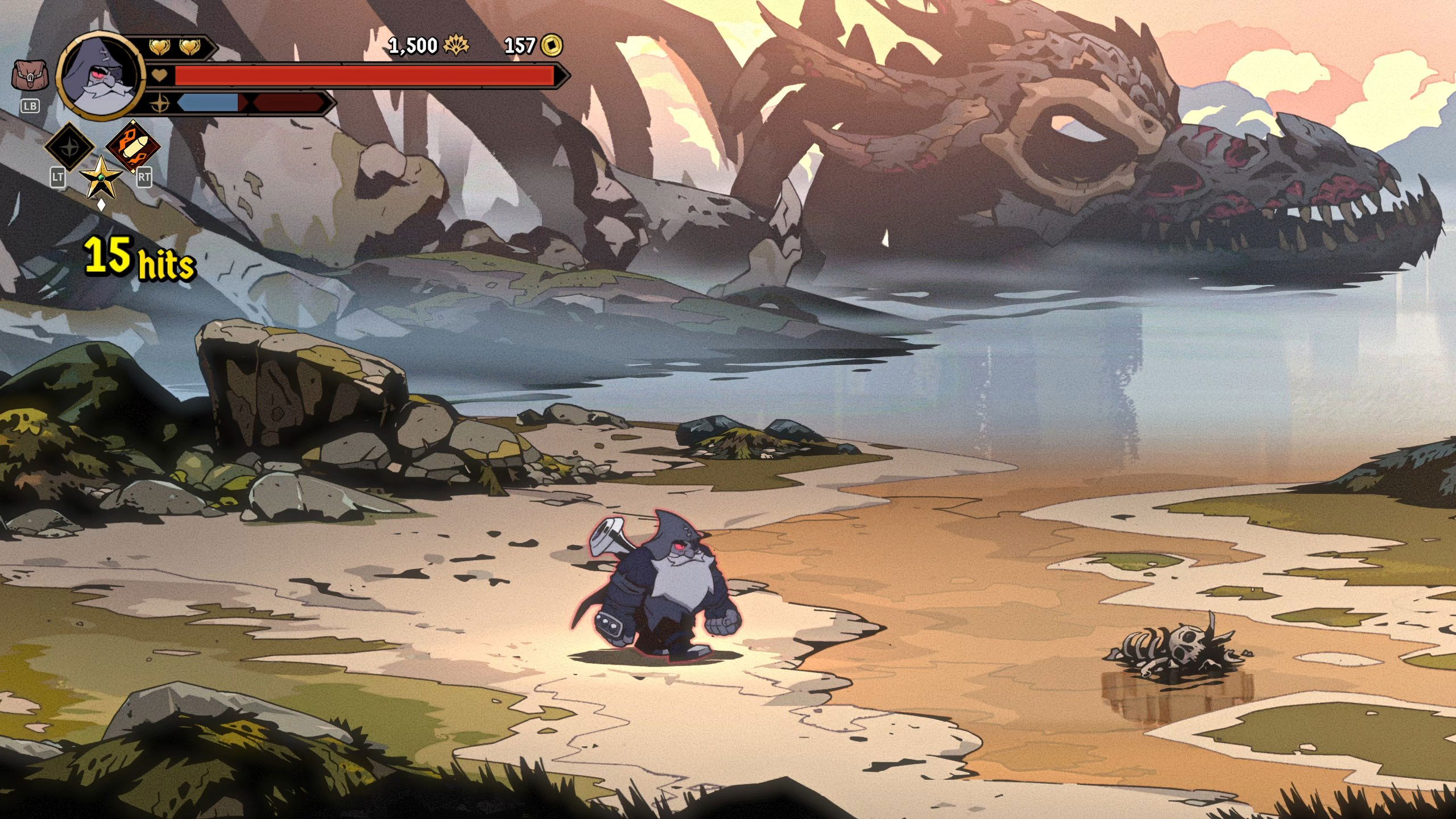The width and height of the screenshot is (1456, 819).
Task: Activate the dark compass-star ability diamond
Action: click(69, 146)
